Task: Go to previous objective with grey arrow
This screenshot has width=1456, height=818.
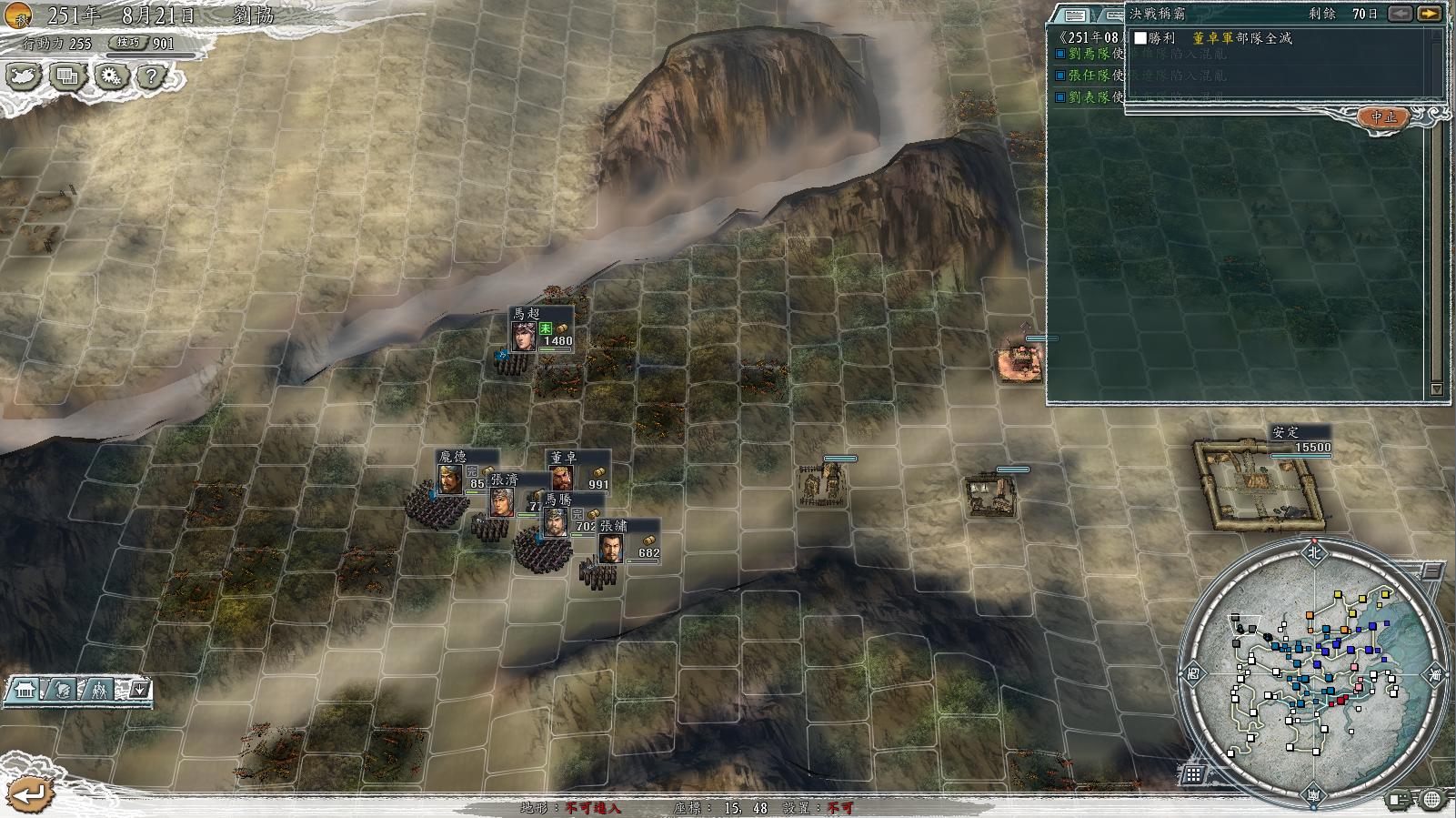Action: point(1401,14)
